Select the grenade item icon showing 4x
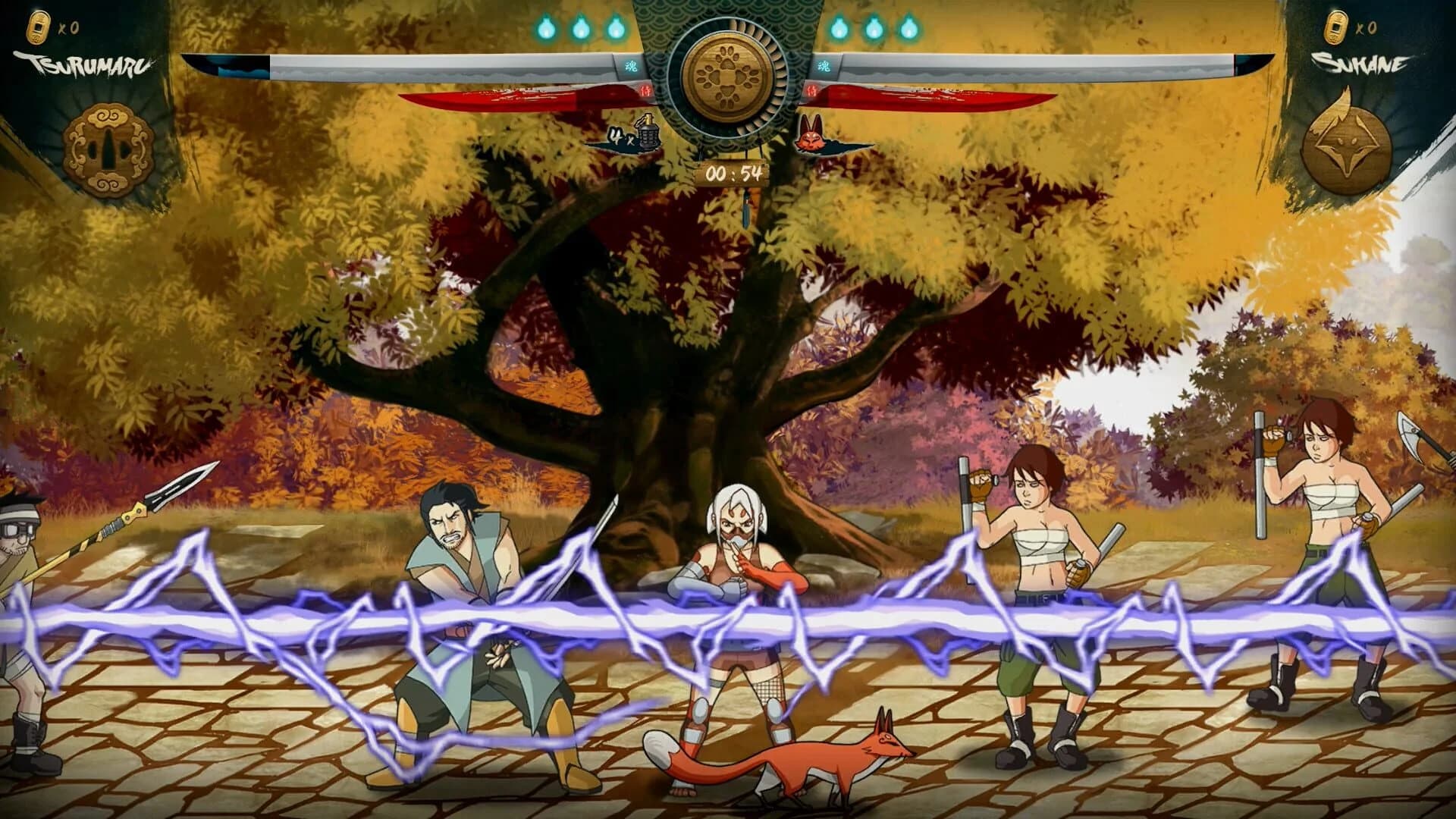This screenshot has height=819, width=1456. tap(646, 136)
